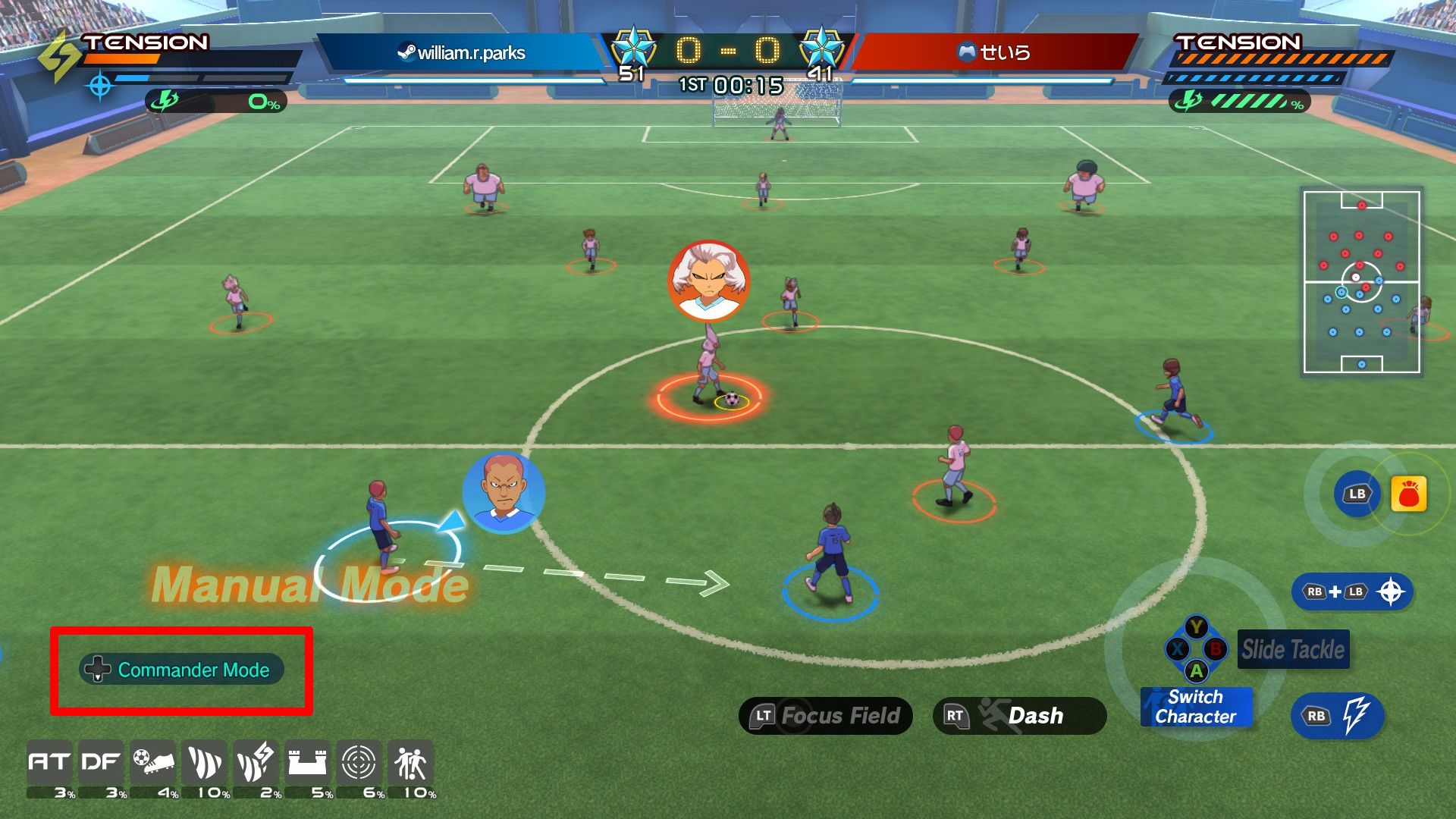This screenshot has width=1456, height=819.
Task: Open the pitch minimap
Action: coord(1361,282)
